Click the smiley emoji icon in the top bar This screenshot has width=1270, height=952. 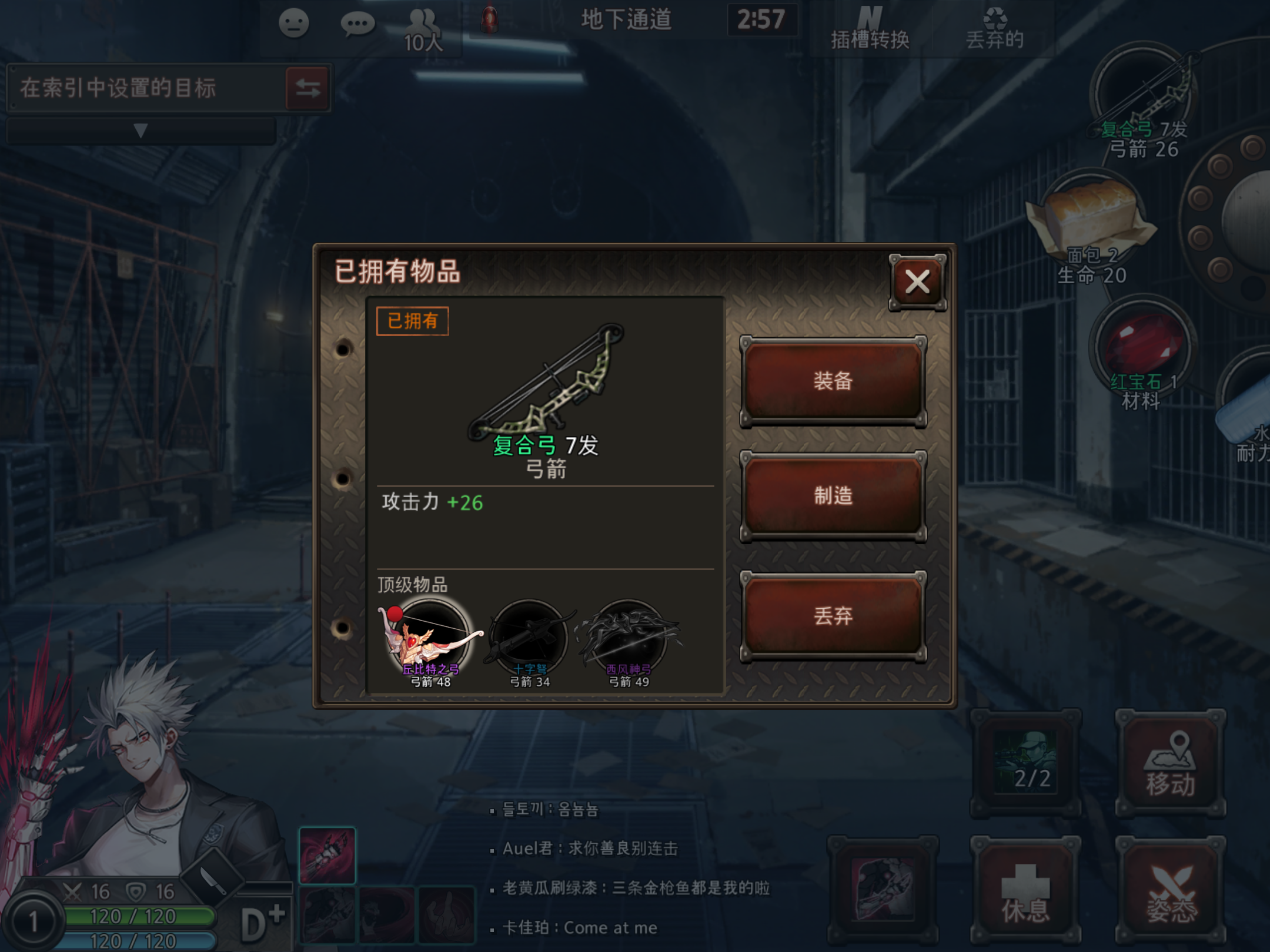click(294, 22)
